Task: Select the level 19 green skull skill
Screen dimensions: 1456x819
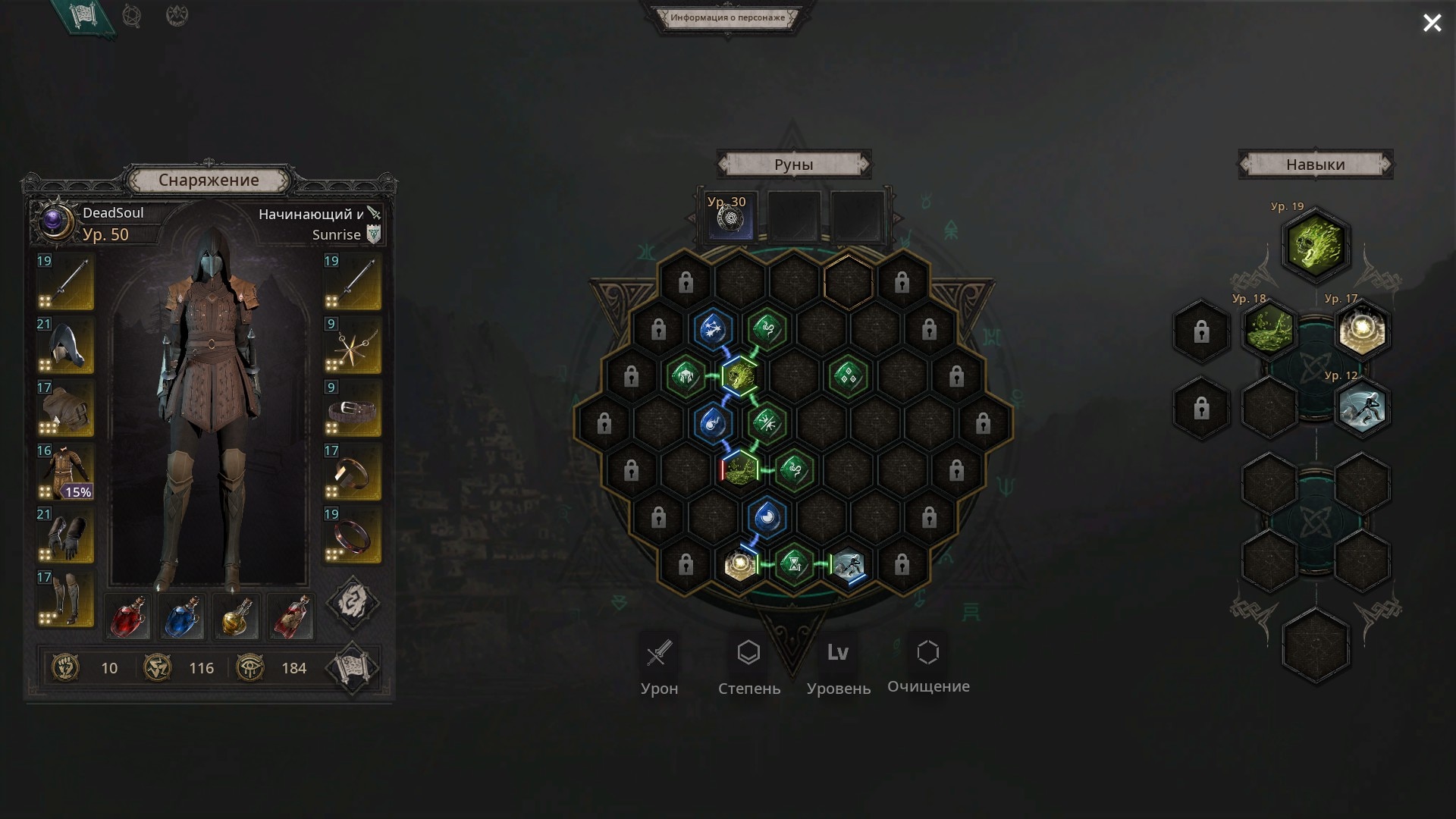Action: pos(1316,245)
